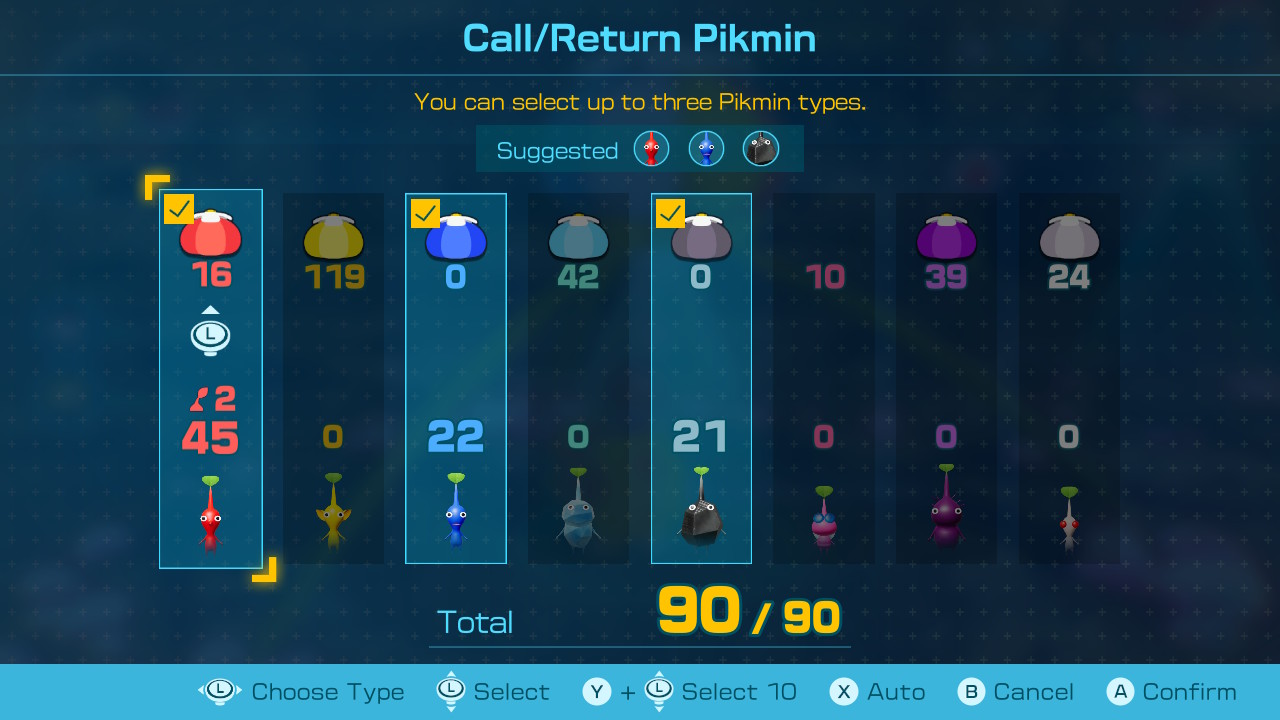Select the Rock Pikmin column

701,378
